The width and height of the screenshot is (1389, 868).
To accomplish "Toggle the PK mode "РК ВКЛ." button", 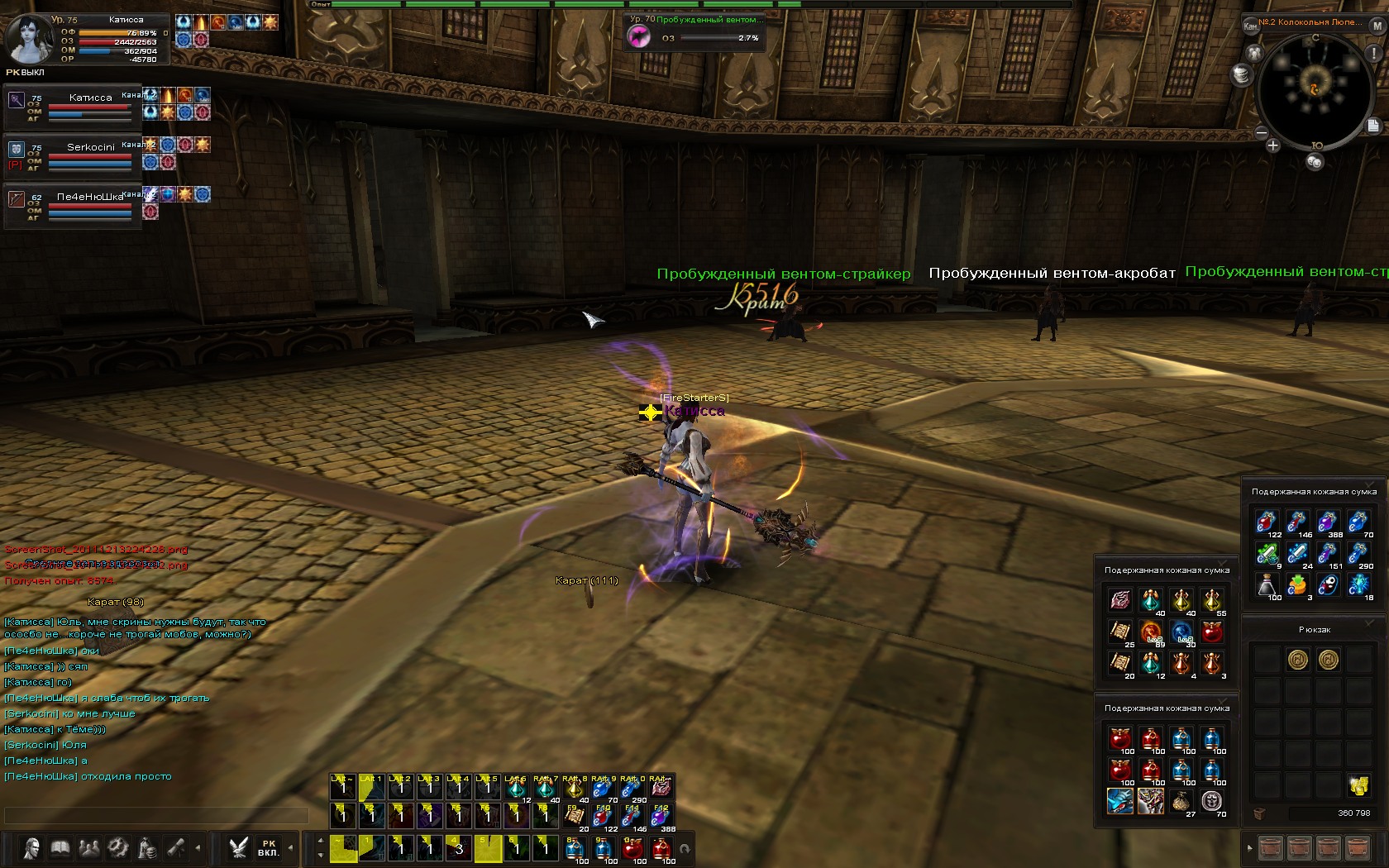I will pyautogui.click(x=268, y=848).
